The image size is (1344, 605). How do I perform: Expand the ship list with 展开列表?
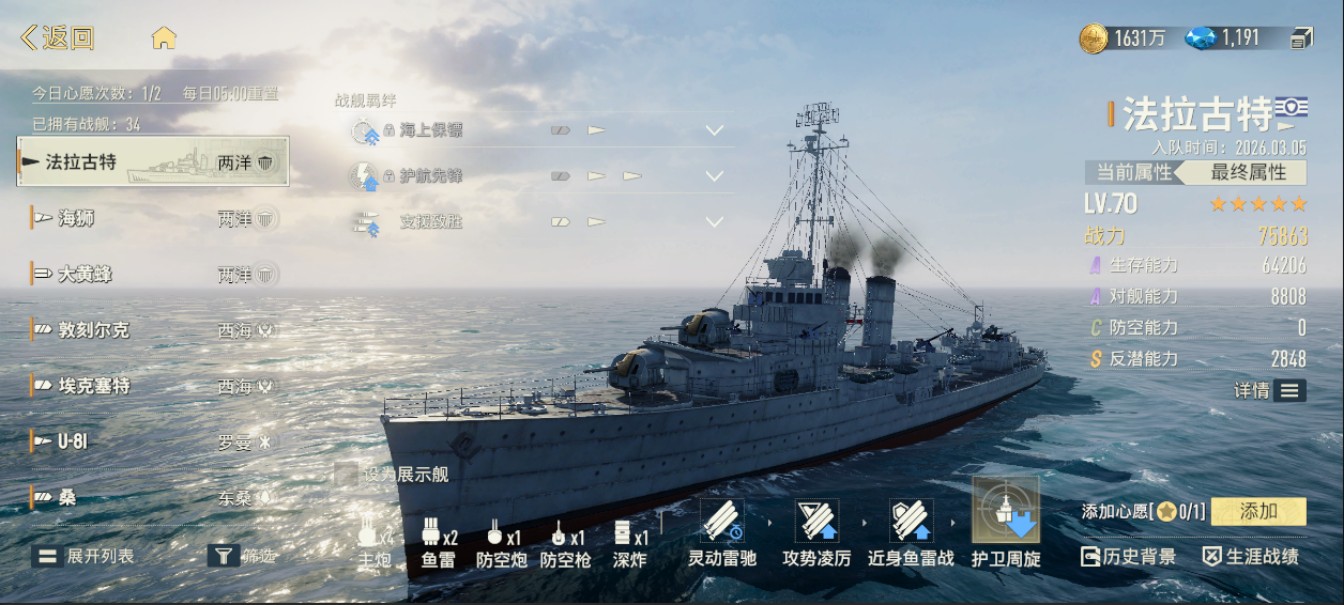click(x=83, y=556)
